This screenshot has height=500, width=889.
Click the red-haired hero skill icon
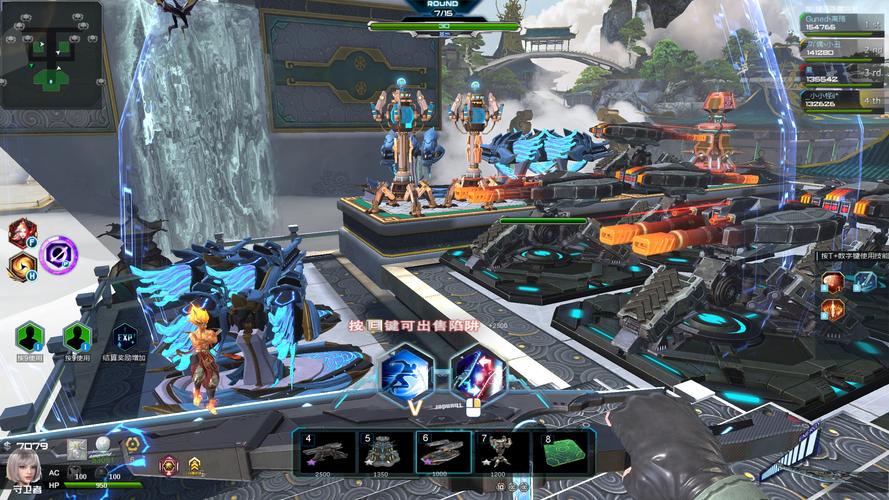(21, 233)
